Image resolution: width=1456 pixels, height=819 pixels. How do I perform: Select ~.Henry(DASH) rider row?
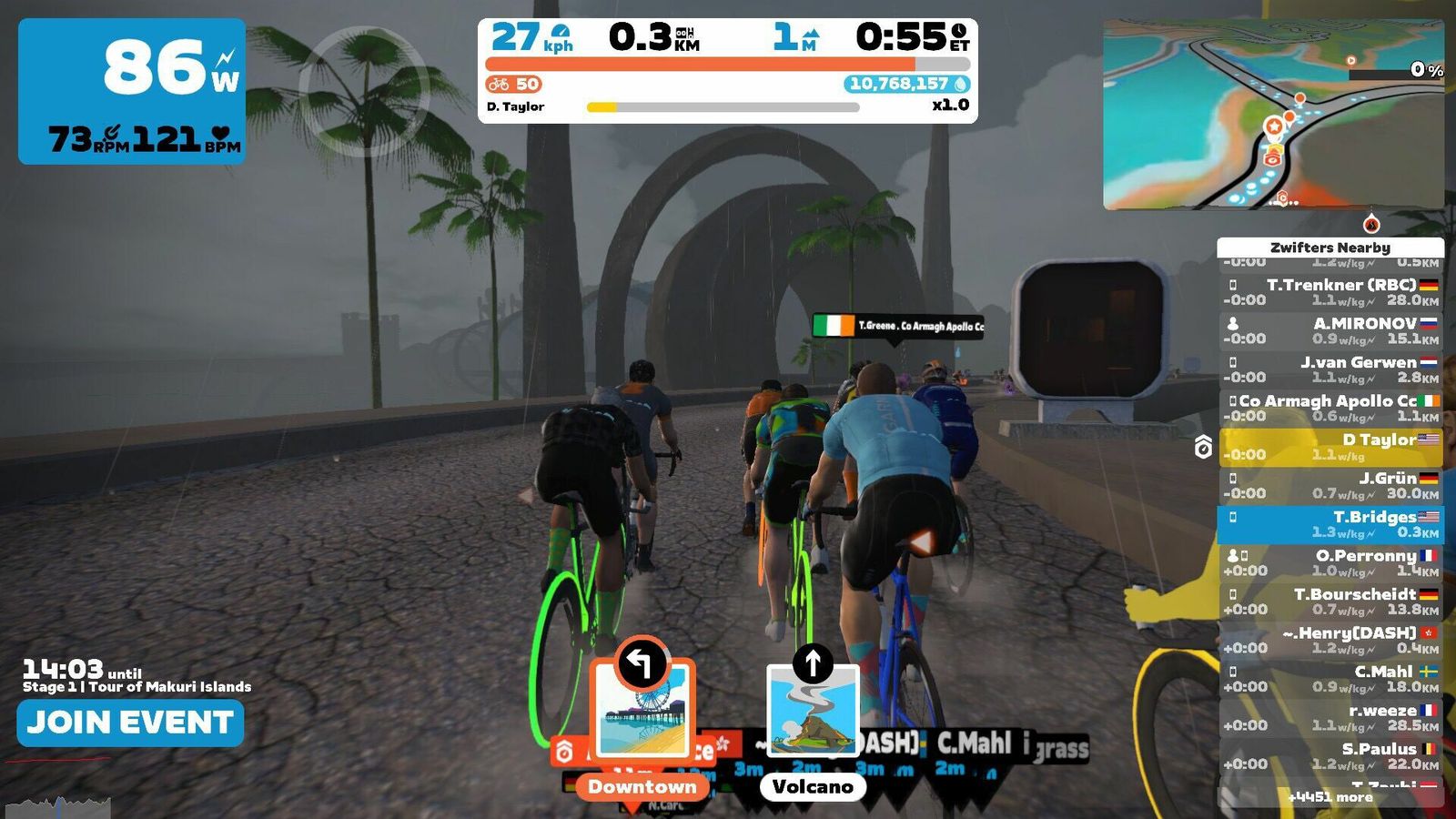click(1330, 640)
